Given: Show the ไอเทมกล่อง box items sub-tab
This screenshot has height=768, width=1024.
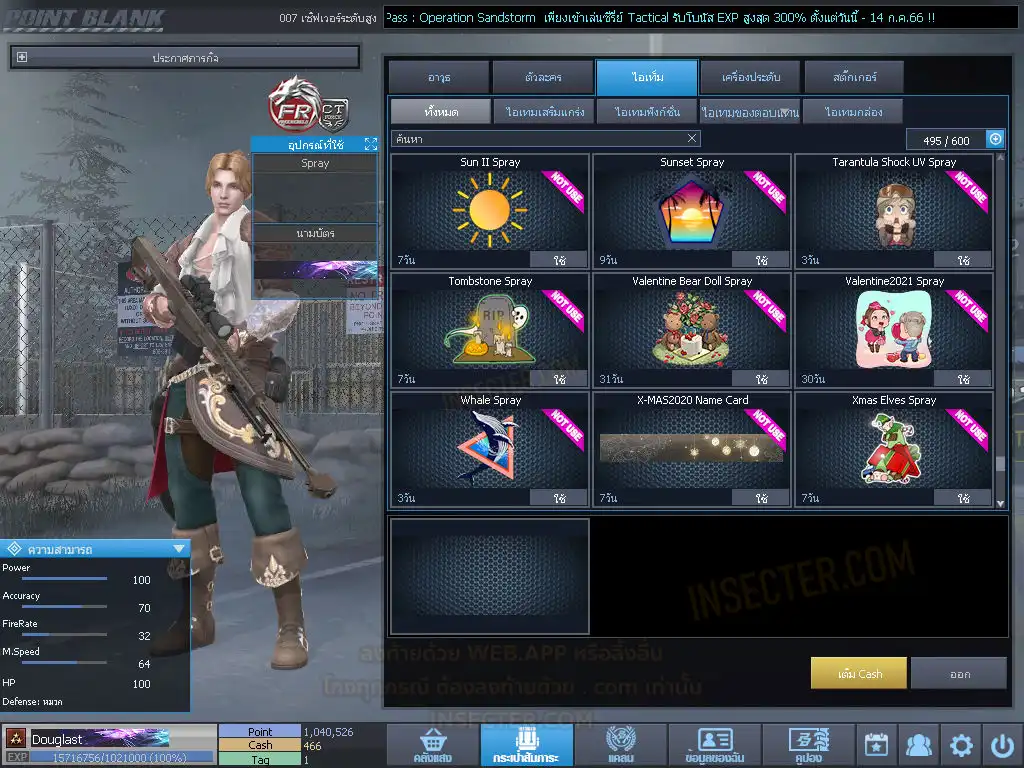Looking at the screenshot, I should coord(852,112).
